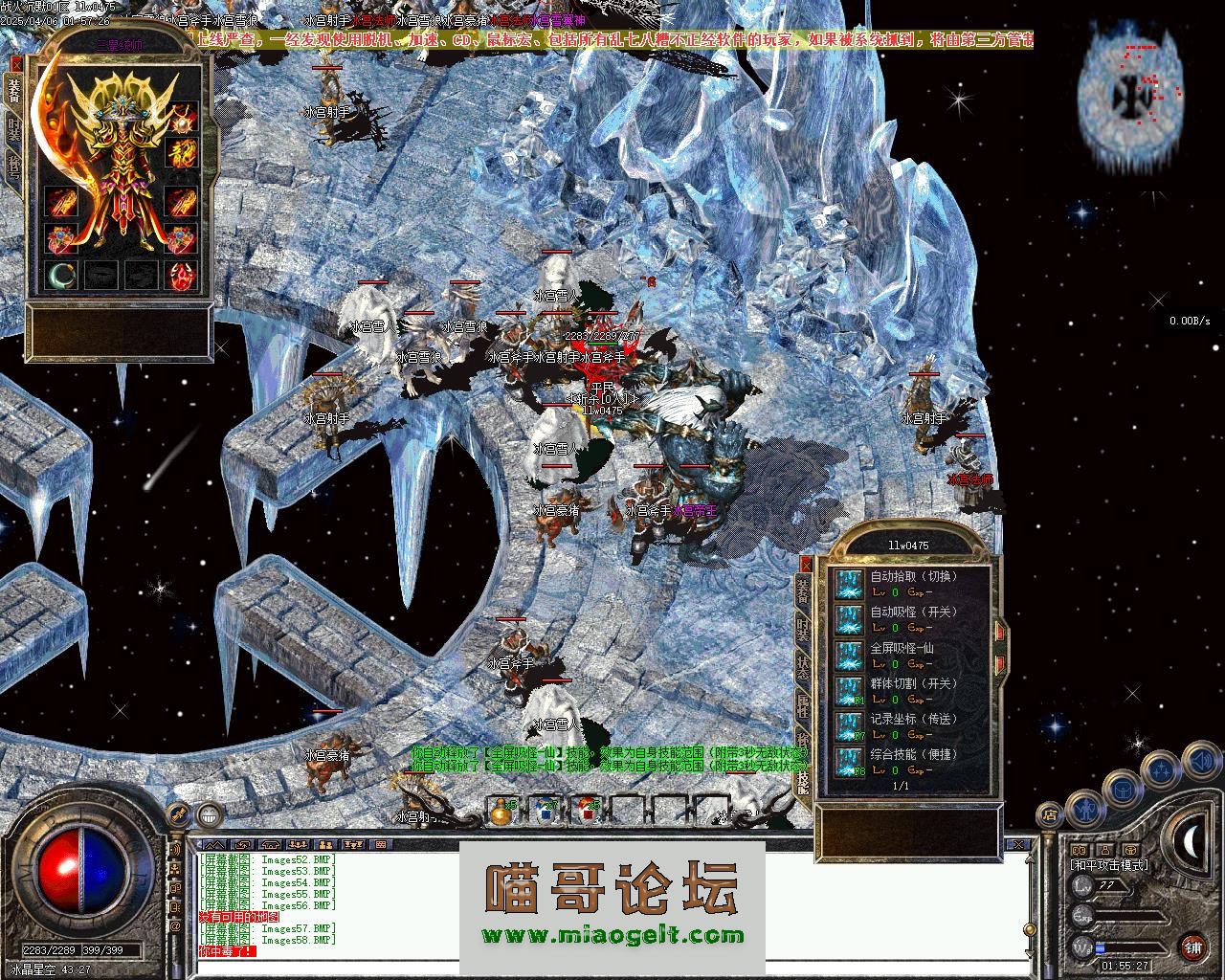The height and width of the screenshot is (980, 1225).
Task: Open the 综合技能 (便捷) skill
Action: pyautogui.click(x=848, y=762)
